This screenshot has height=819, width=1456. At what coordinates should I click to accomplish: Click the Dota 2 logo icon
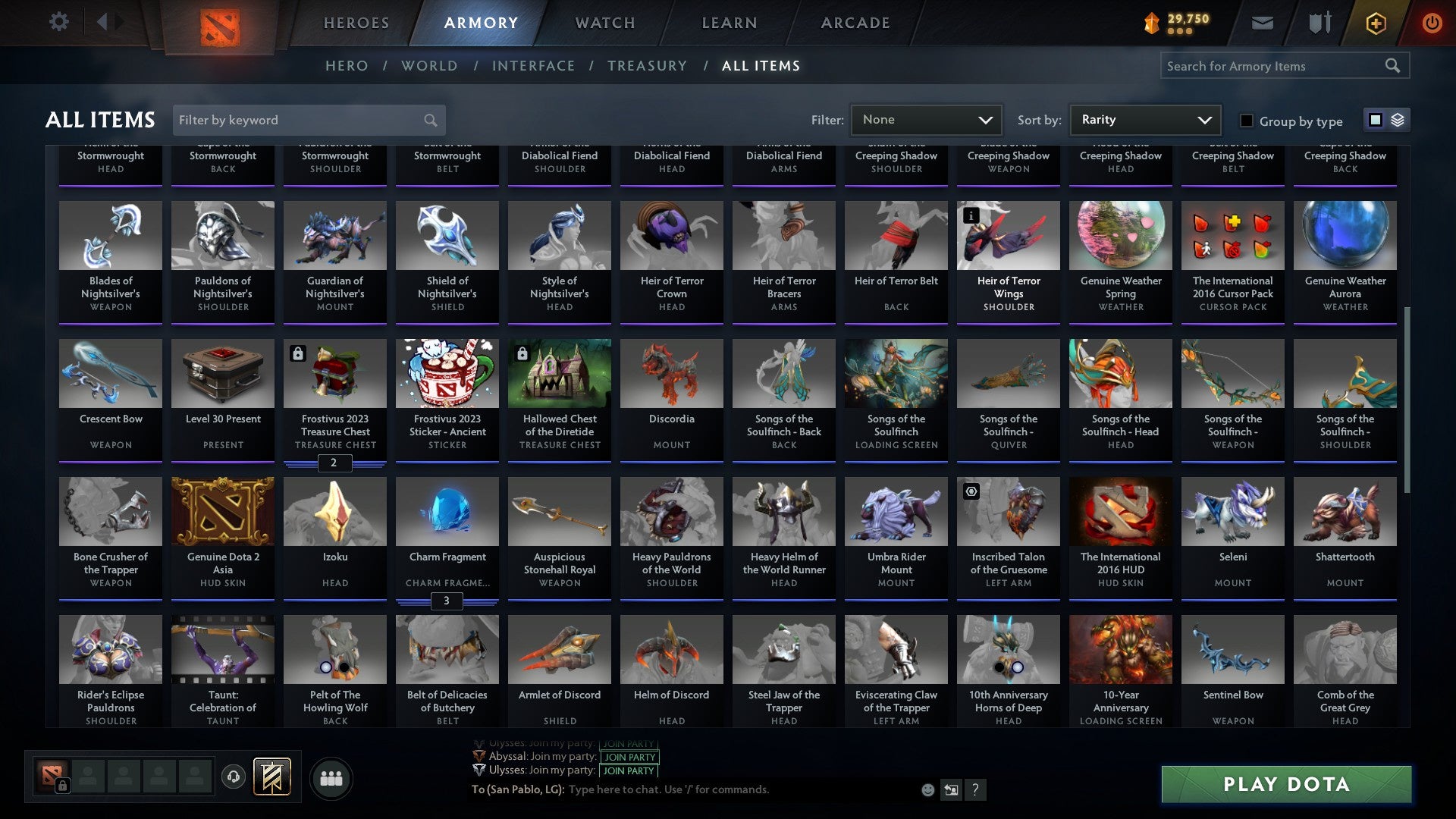[x=221, y=23]
